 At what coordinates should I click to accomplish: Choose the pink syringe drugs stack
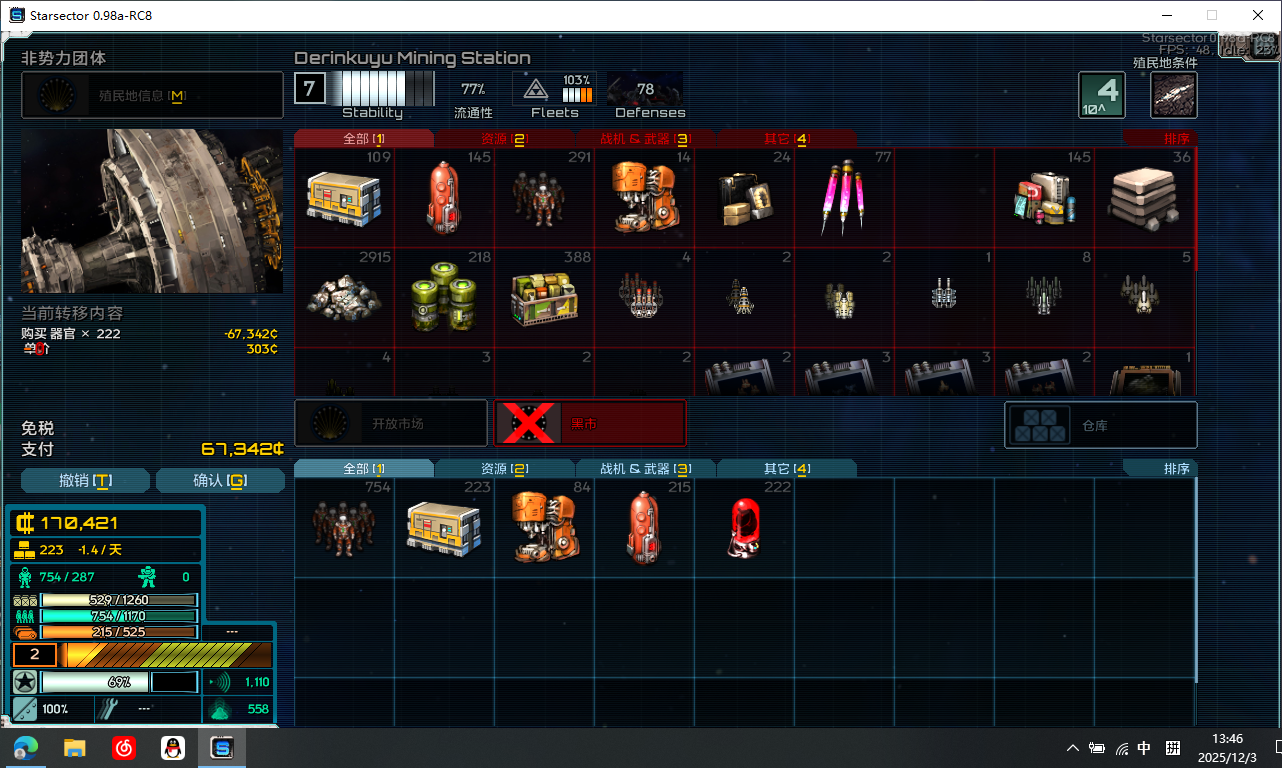coord(844,197)
